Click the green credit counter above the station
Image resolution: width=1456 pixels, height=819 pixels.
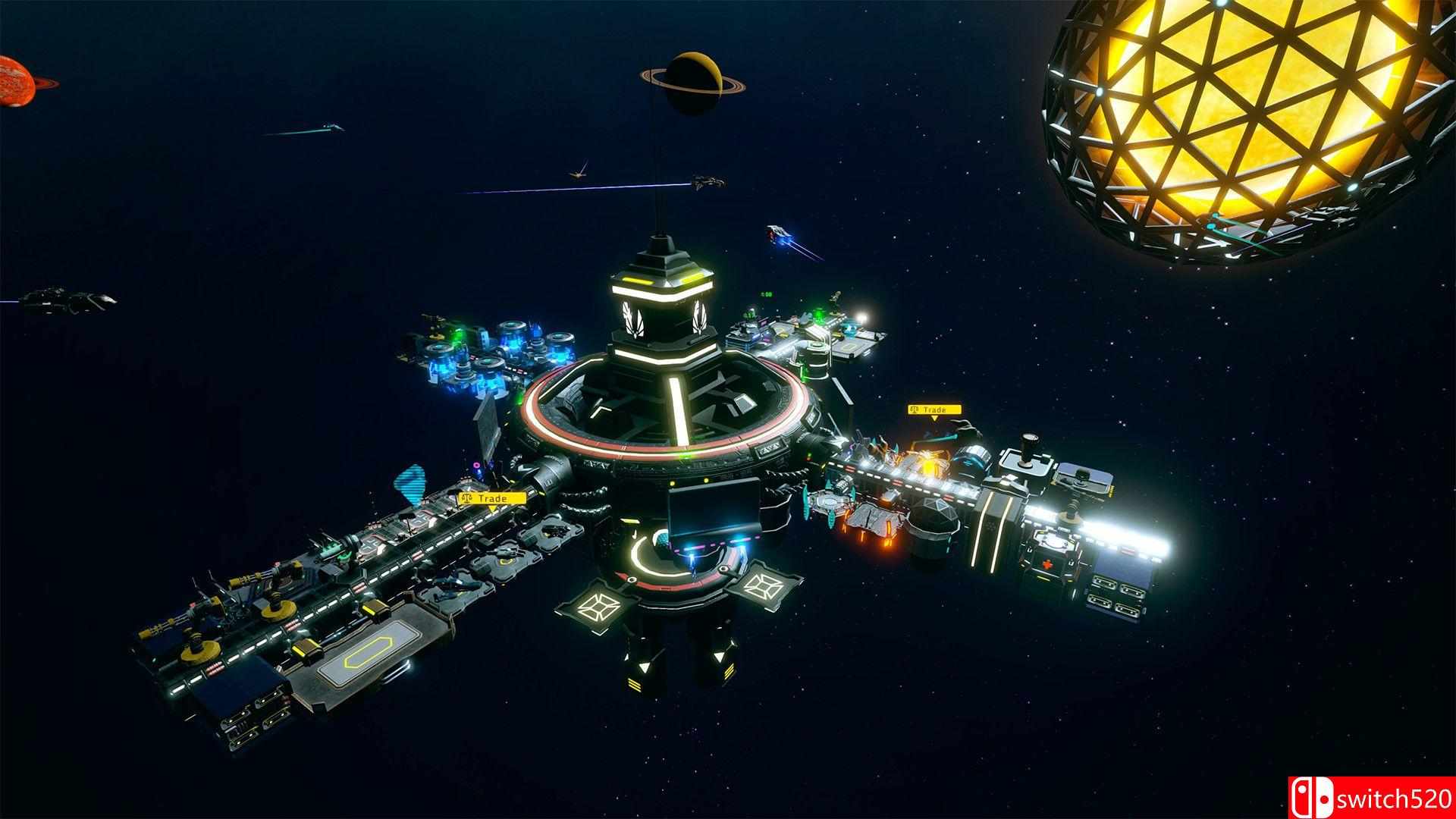(x=765, y=294)
